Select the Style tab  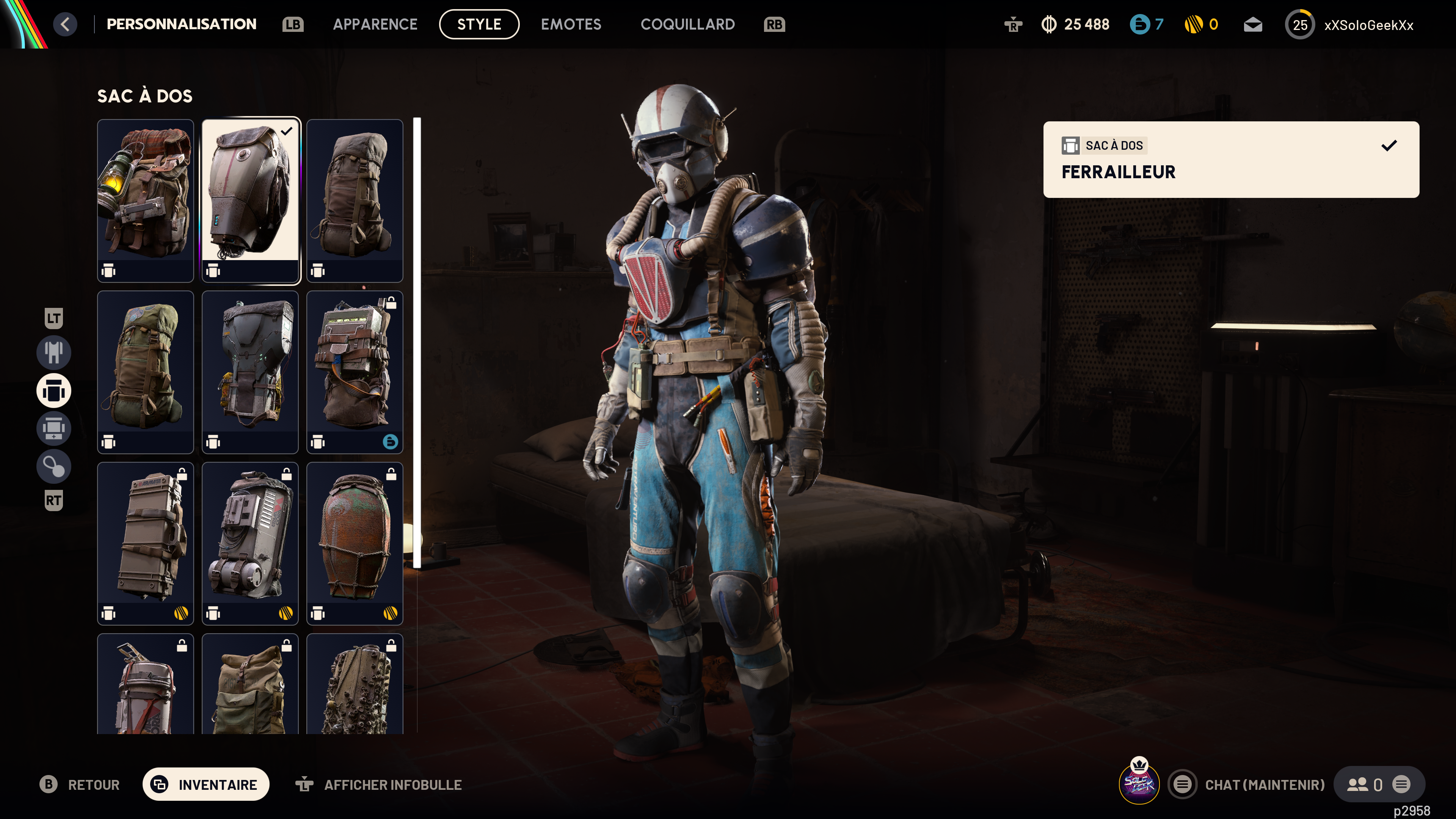(479, 24)
